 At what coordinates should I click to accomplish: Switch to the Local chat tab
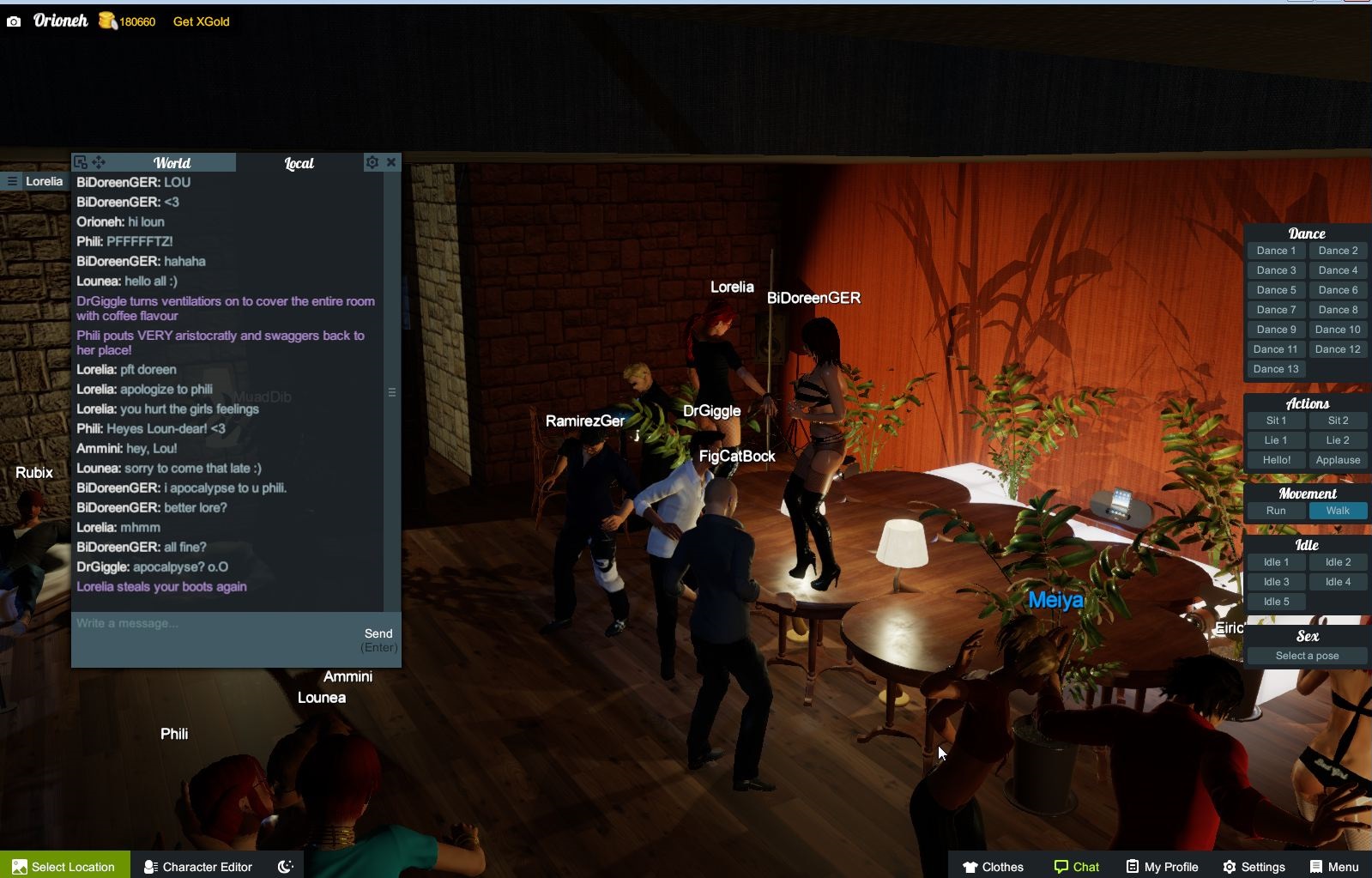point(299,163)
